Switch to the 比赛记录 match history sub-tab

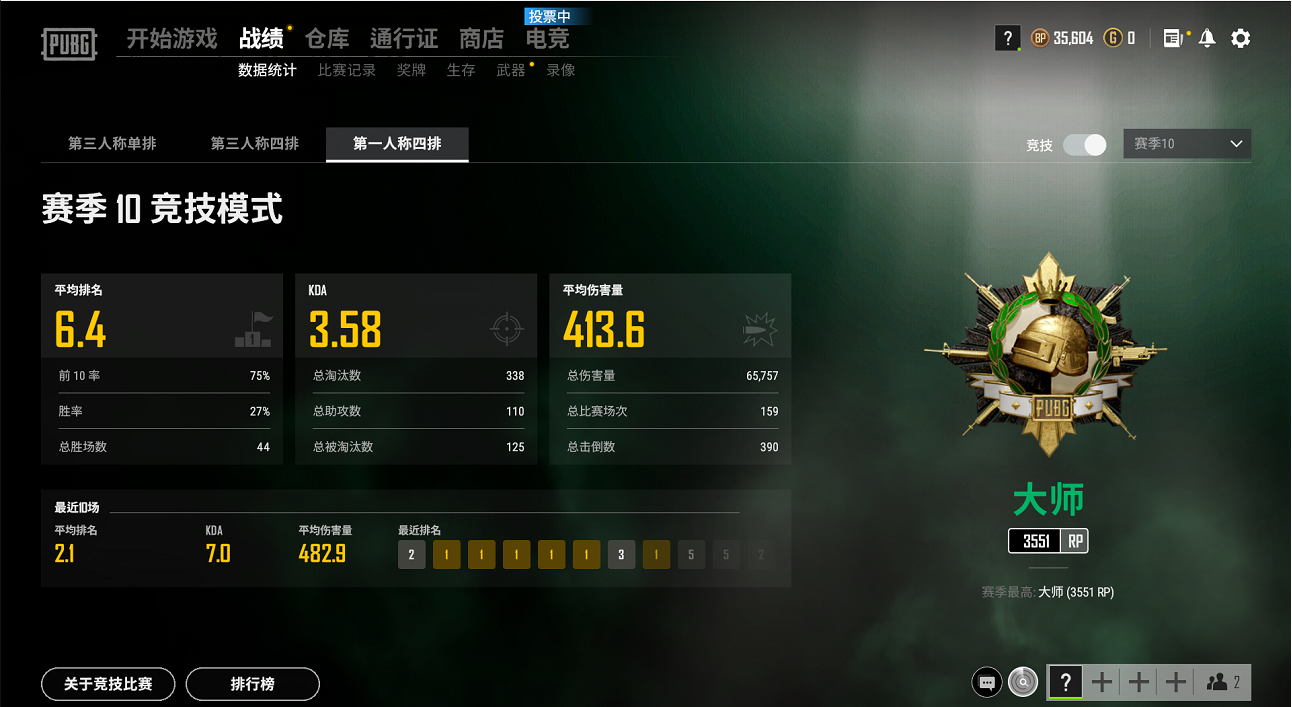point(347,70)
